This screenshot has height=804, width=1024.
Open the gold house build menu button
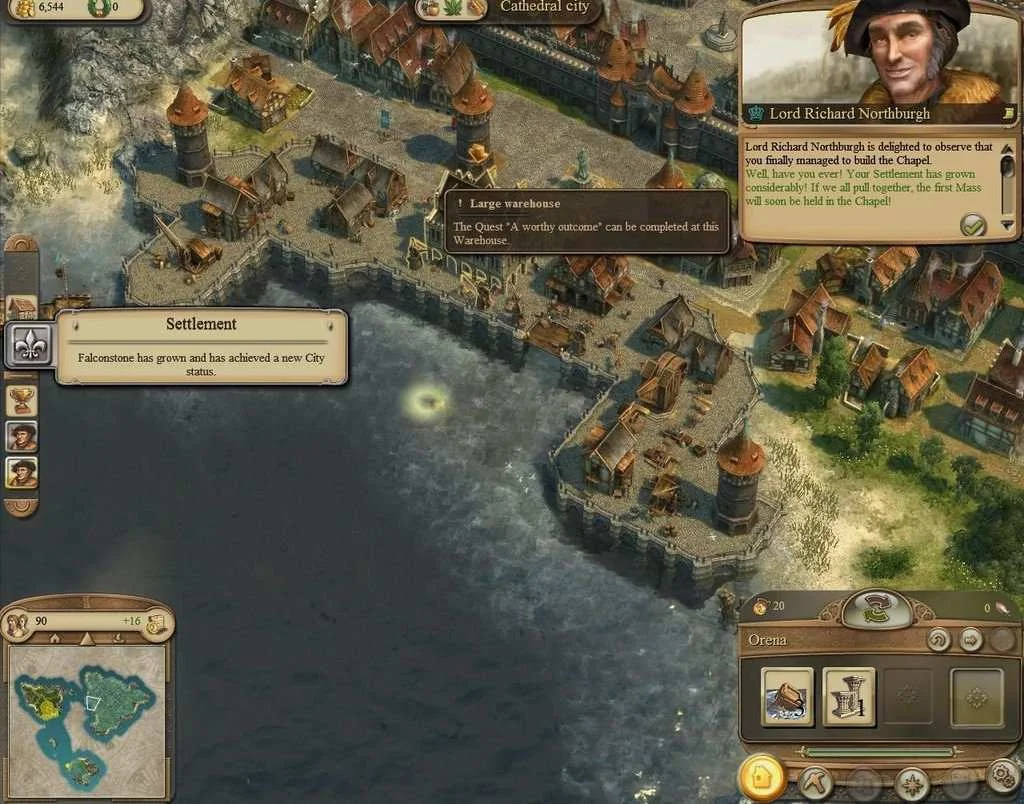[x=762, y=777]
